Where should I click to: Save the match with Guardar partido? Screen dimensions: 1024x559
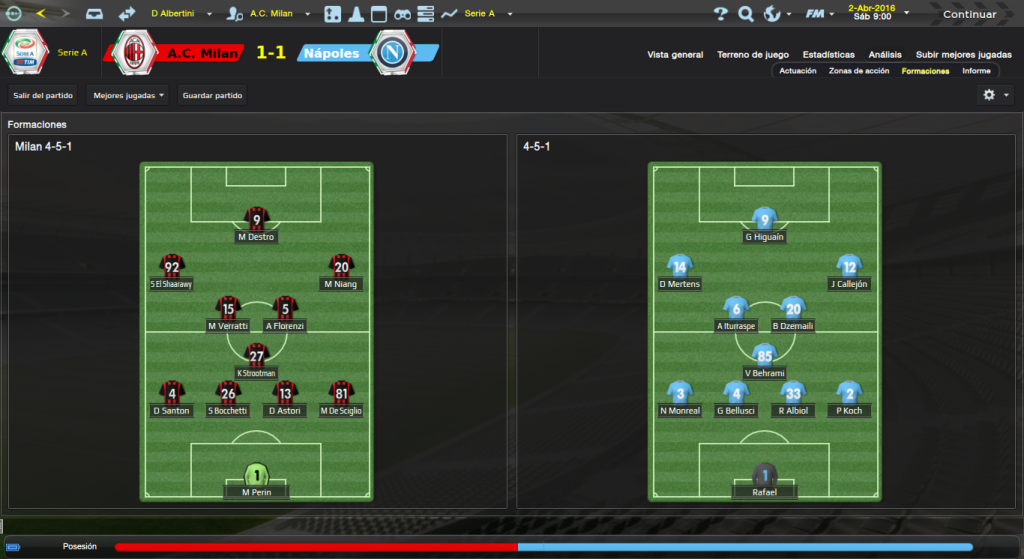[x=211, y=95]
